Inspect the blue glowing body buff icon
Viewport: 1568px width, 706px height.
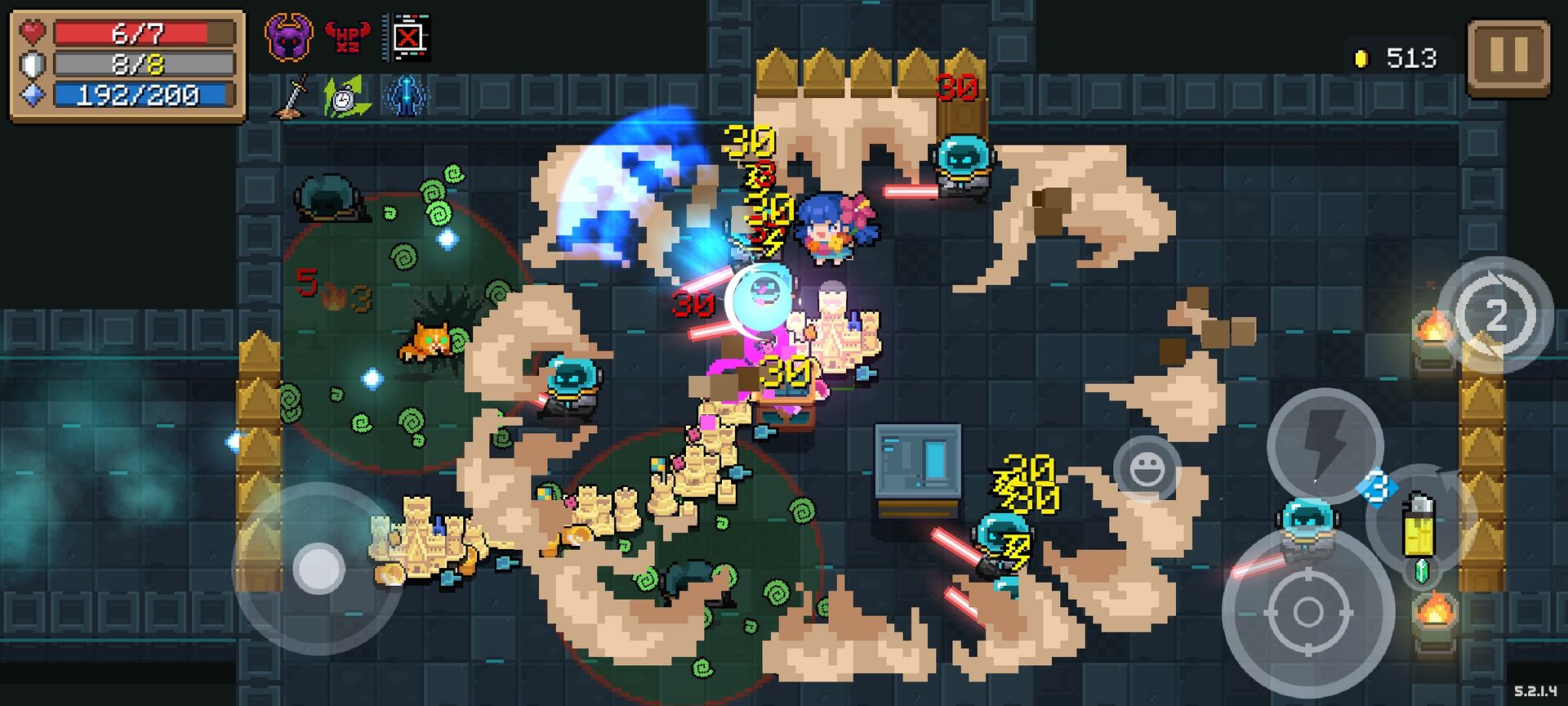click(x=405, y=97)
